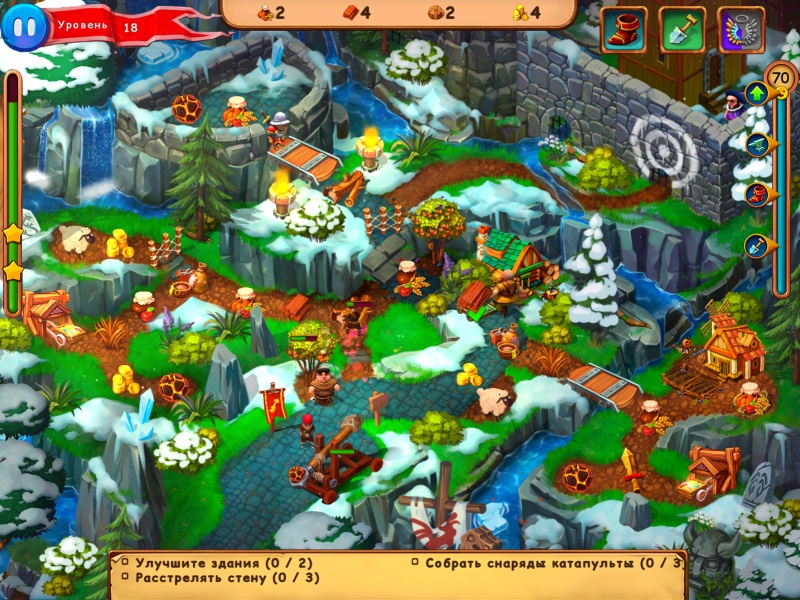Click the green up-arrow marker on the bonus meter
800x600 pixels.
757,93
